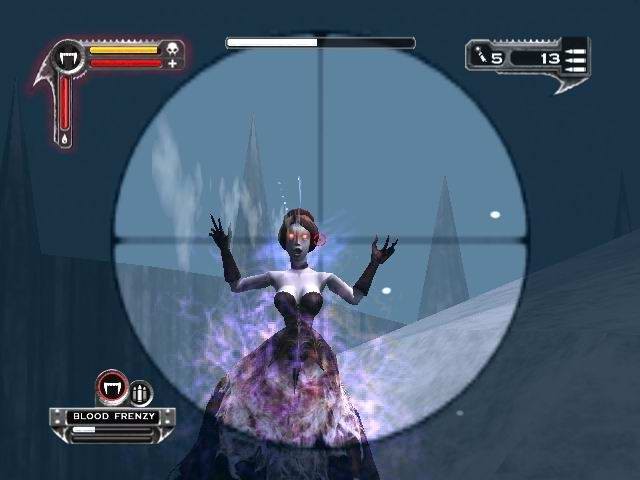Click the three-bullet icon in ammo panel
This screenshot has height=480, width=640.
(578, 57)
